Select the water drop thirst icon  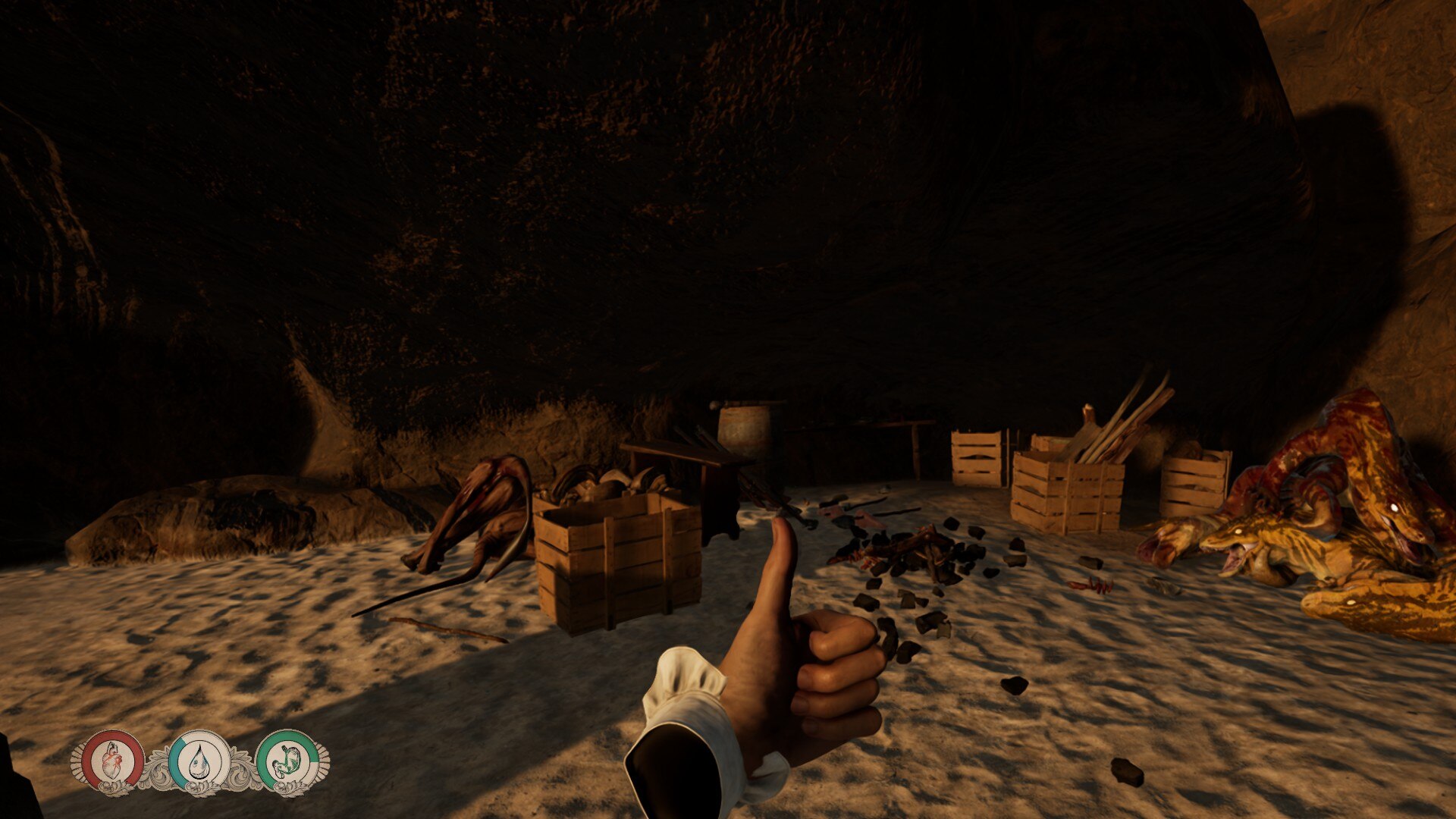[x=199, y=760]
